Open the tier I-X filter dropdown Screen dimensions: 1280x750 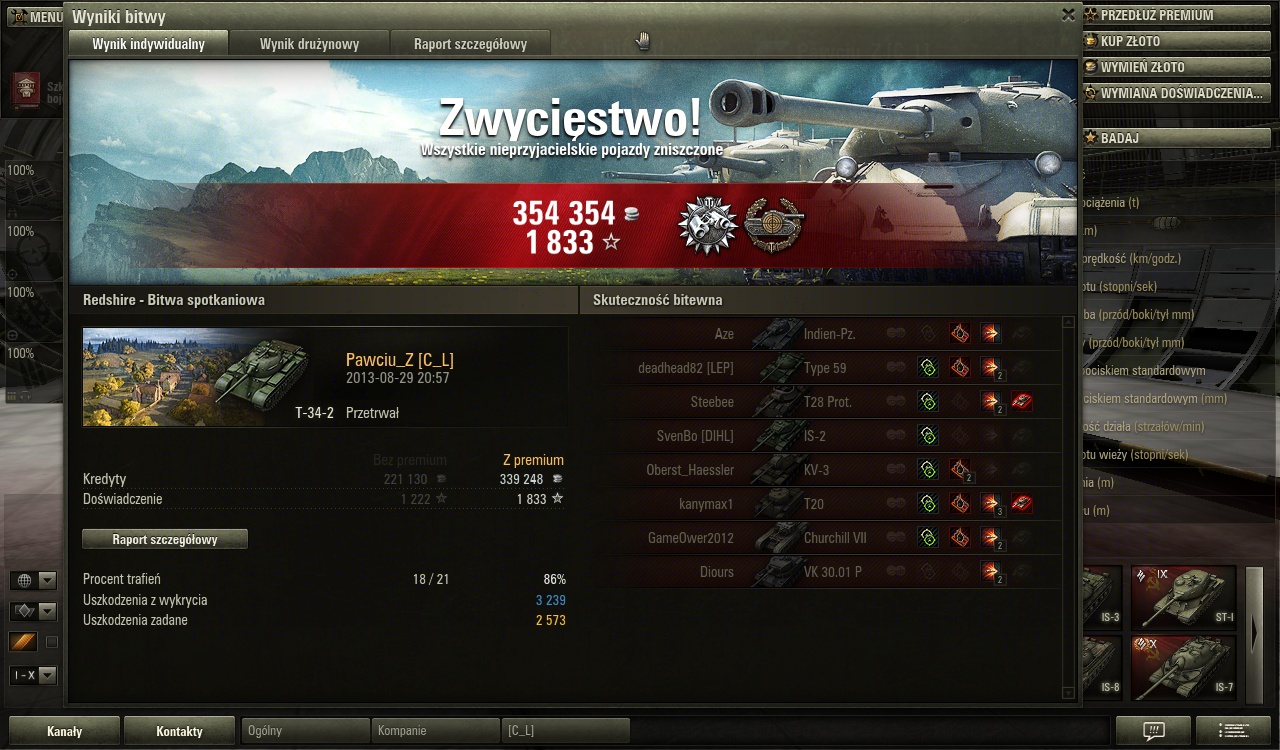[x=33, y=675]
